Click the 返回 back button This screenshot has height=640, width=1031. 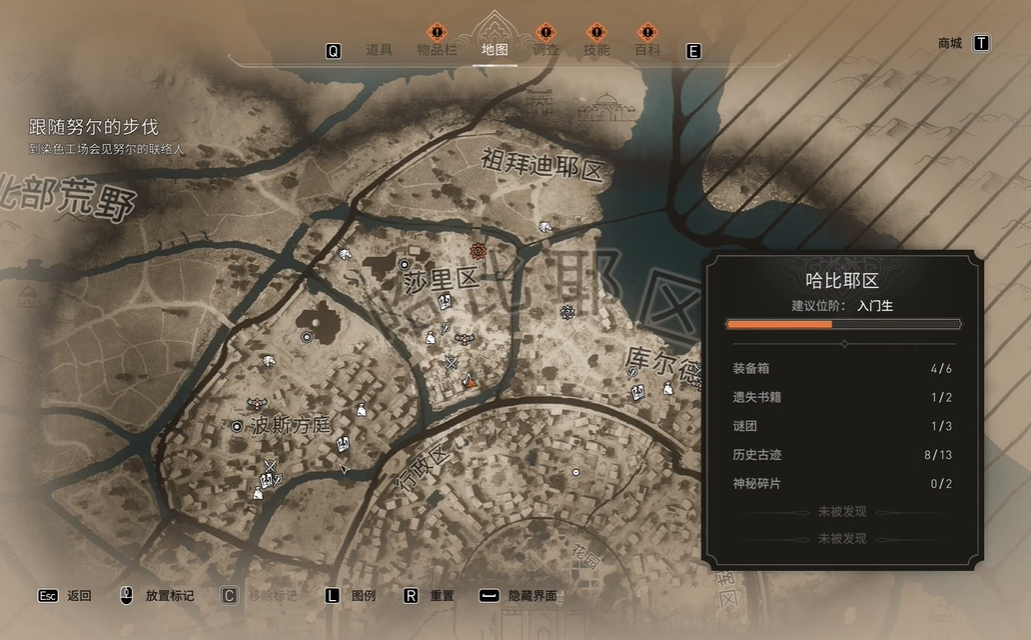(x=79, y=596)
